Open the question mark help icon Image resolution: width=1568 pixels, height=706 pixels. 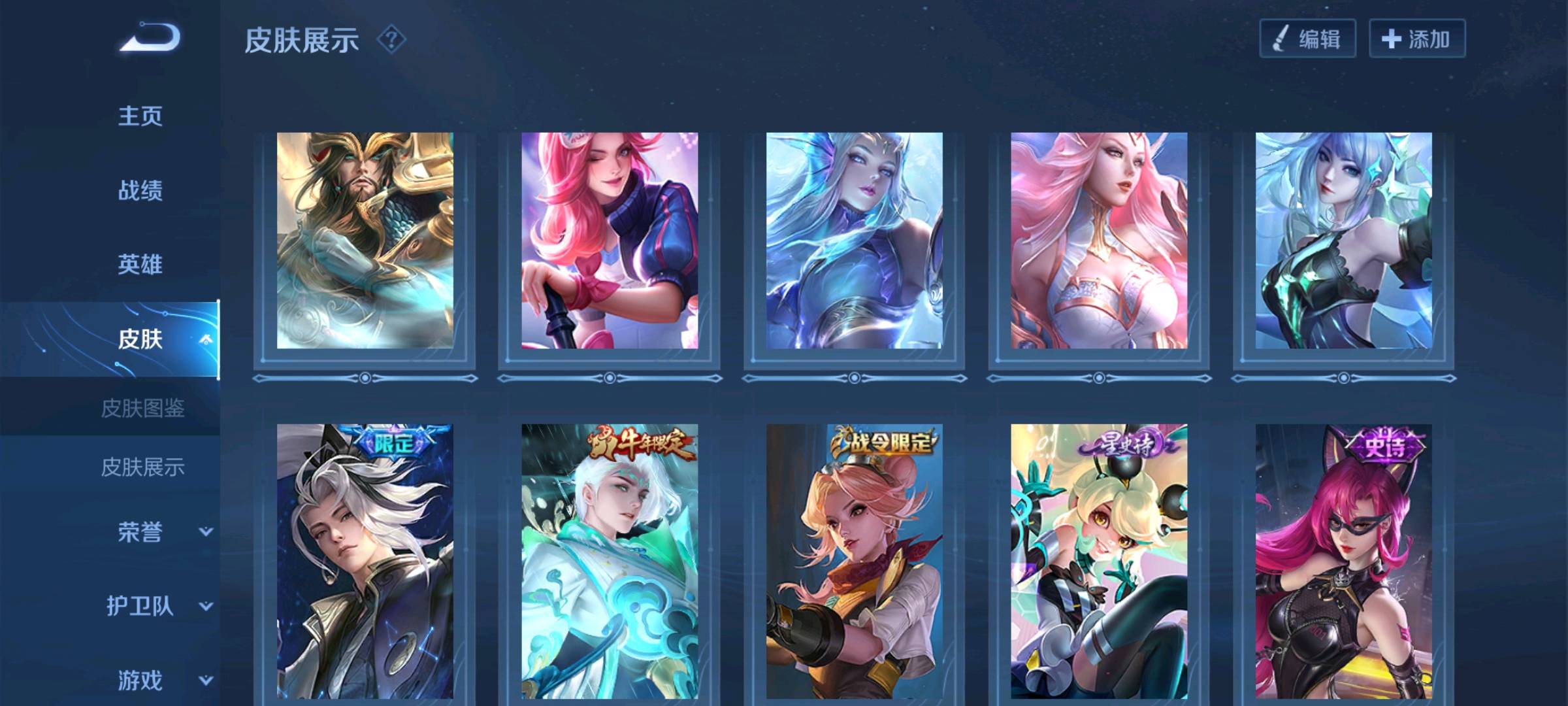tap(391, 40)
